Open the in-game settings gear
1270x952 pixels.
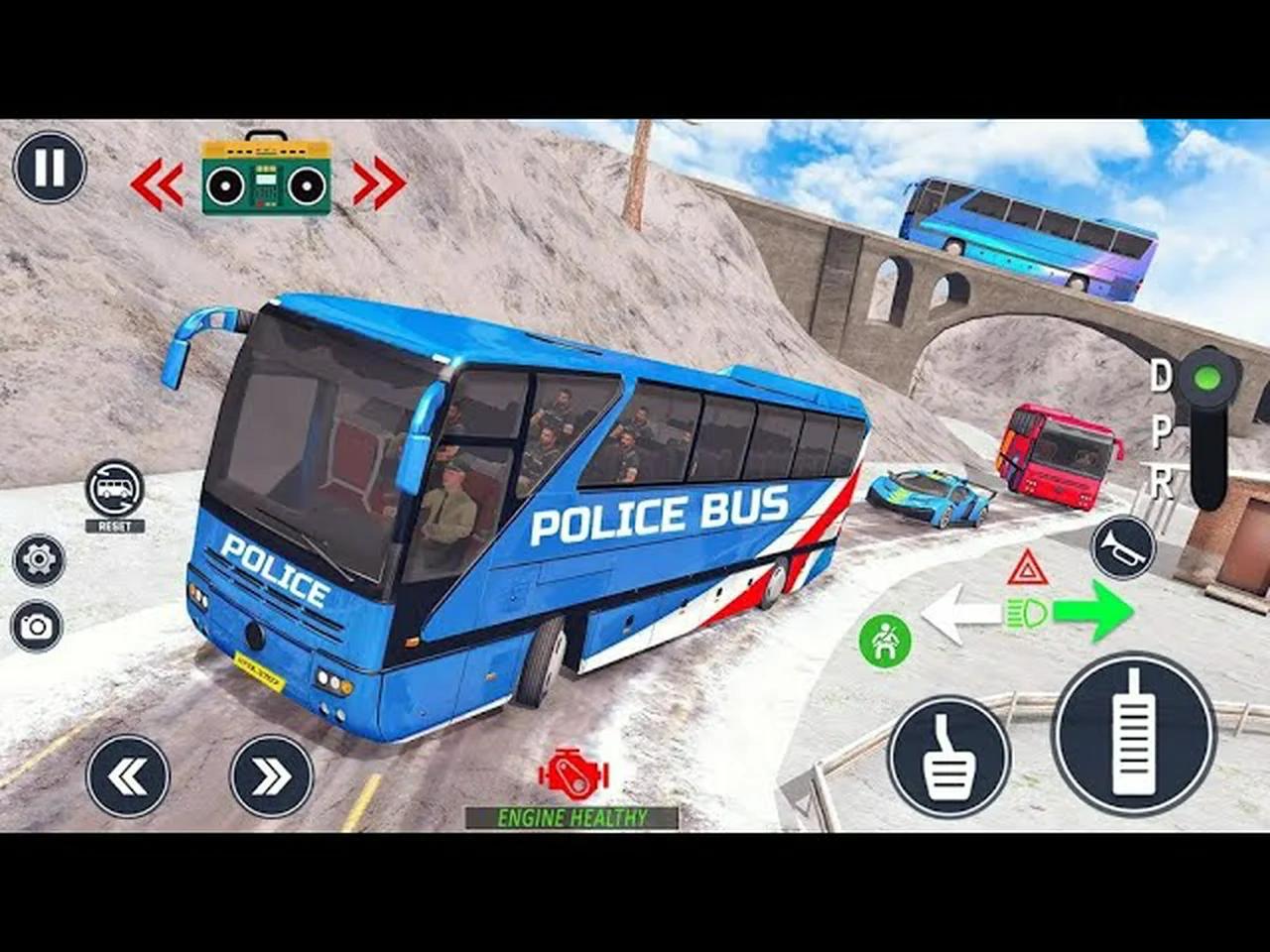37,559
